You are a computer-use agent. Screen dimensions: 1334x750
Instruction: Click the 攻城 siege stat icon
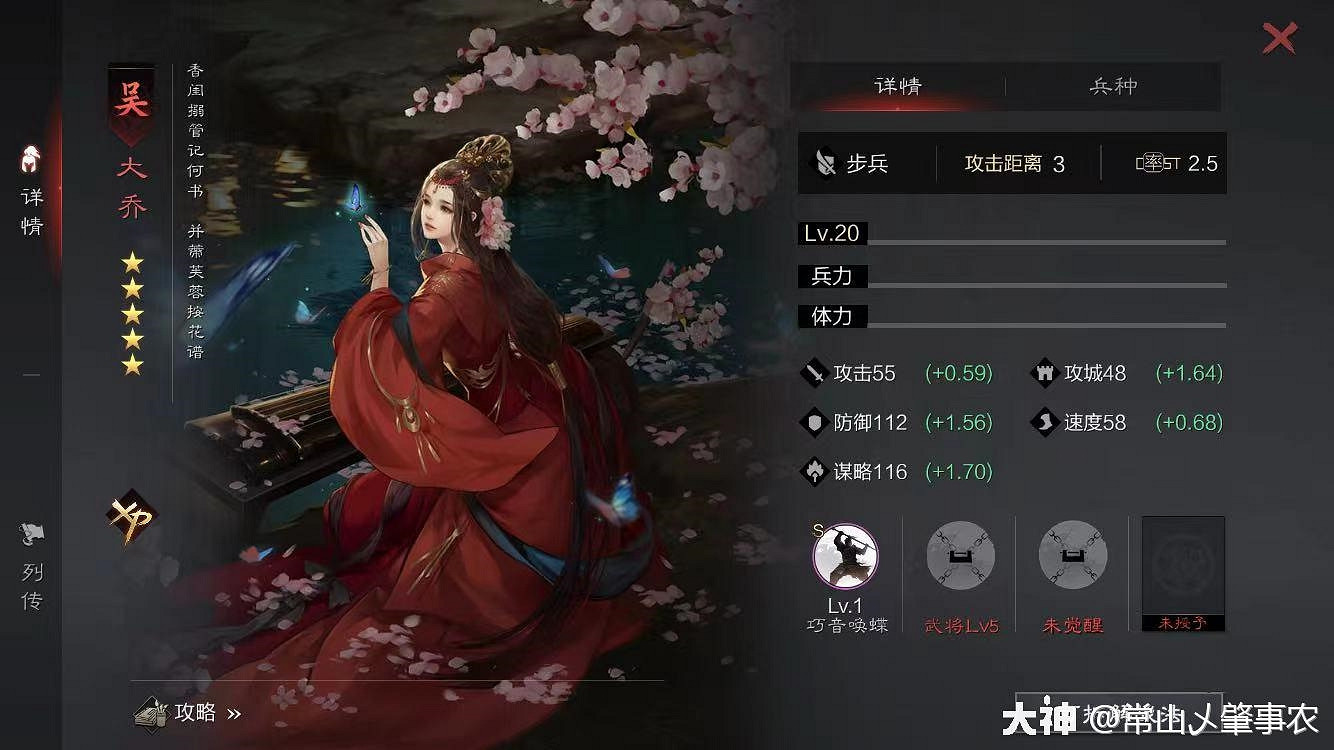pos(1045,373)
